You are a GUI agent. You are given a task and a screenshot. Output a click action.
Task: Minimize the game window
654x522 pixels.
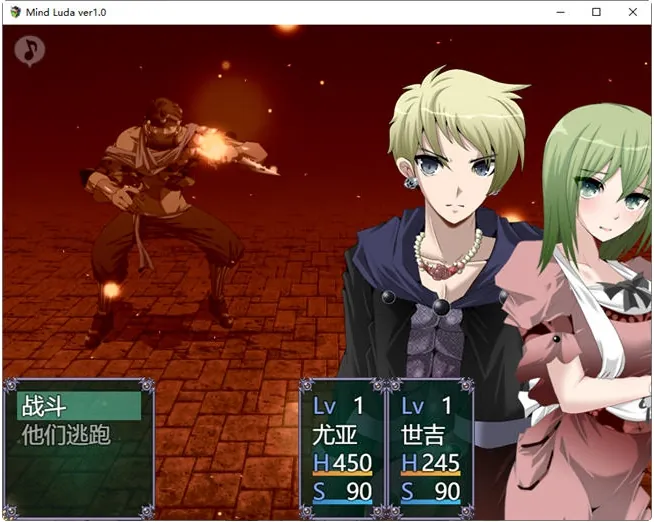point(561,12)
